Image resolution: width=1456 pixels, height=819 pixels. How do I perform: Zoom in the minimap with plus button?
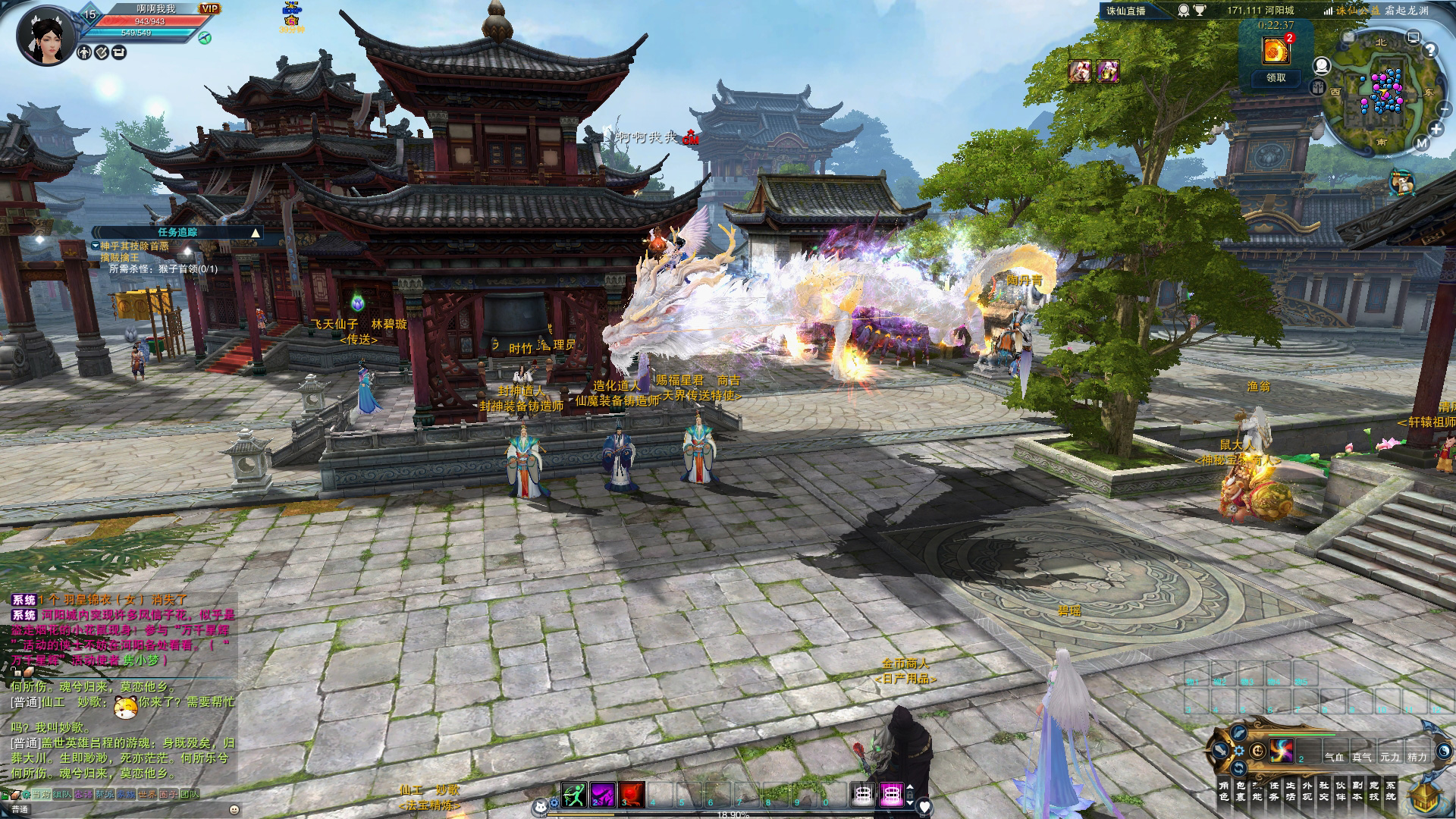[x=1436, y=128]
